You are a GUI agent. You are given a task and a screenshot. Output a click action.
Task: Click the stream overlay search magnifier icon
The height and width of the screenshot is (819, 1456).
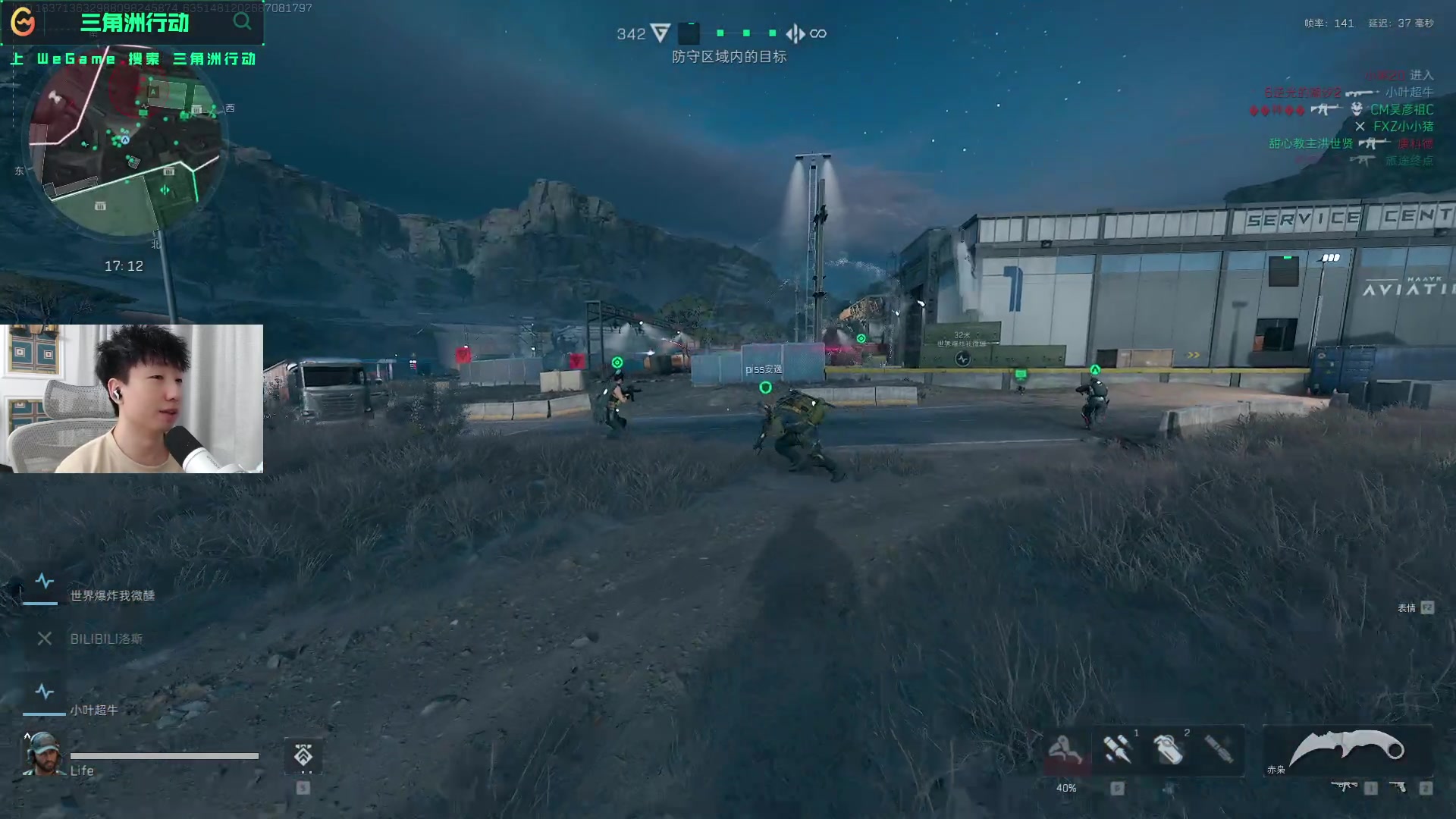click(242, 21)
